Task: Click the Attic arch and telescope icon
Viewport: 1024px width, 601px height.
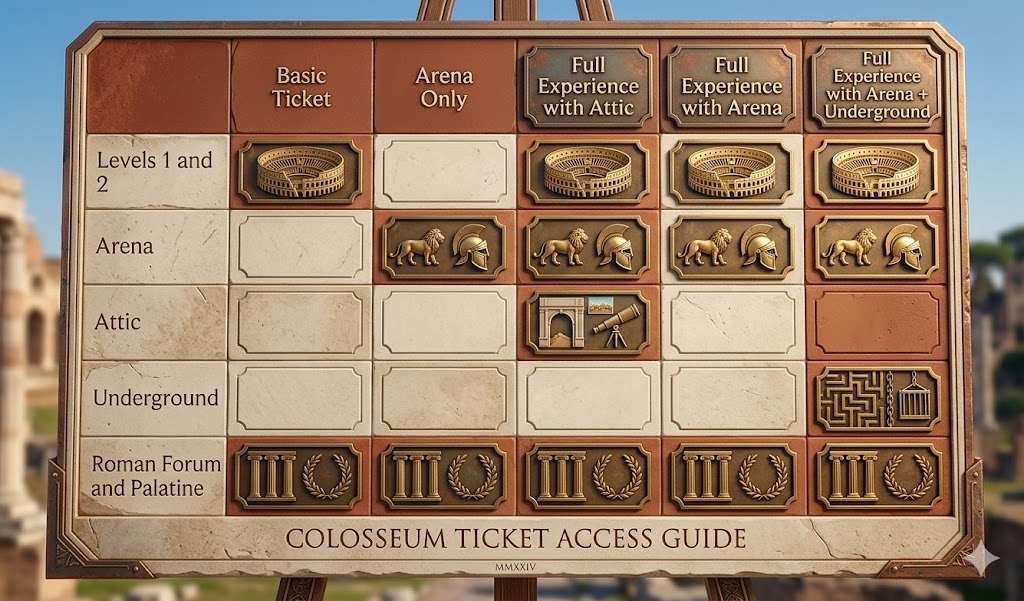Action: [x=588, y=322]
